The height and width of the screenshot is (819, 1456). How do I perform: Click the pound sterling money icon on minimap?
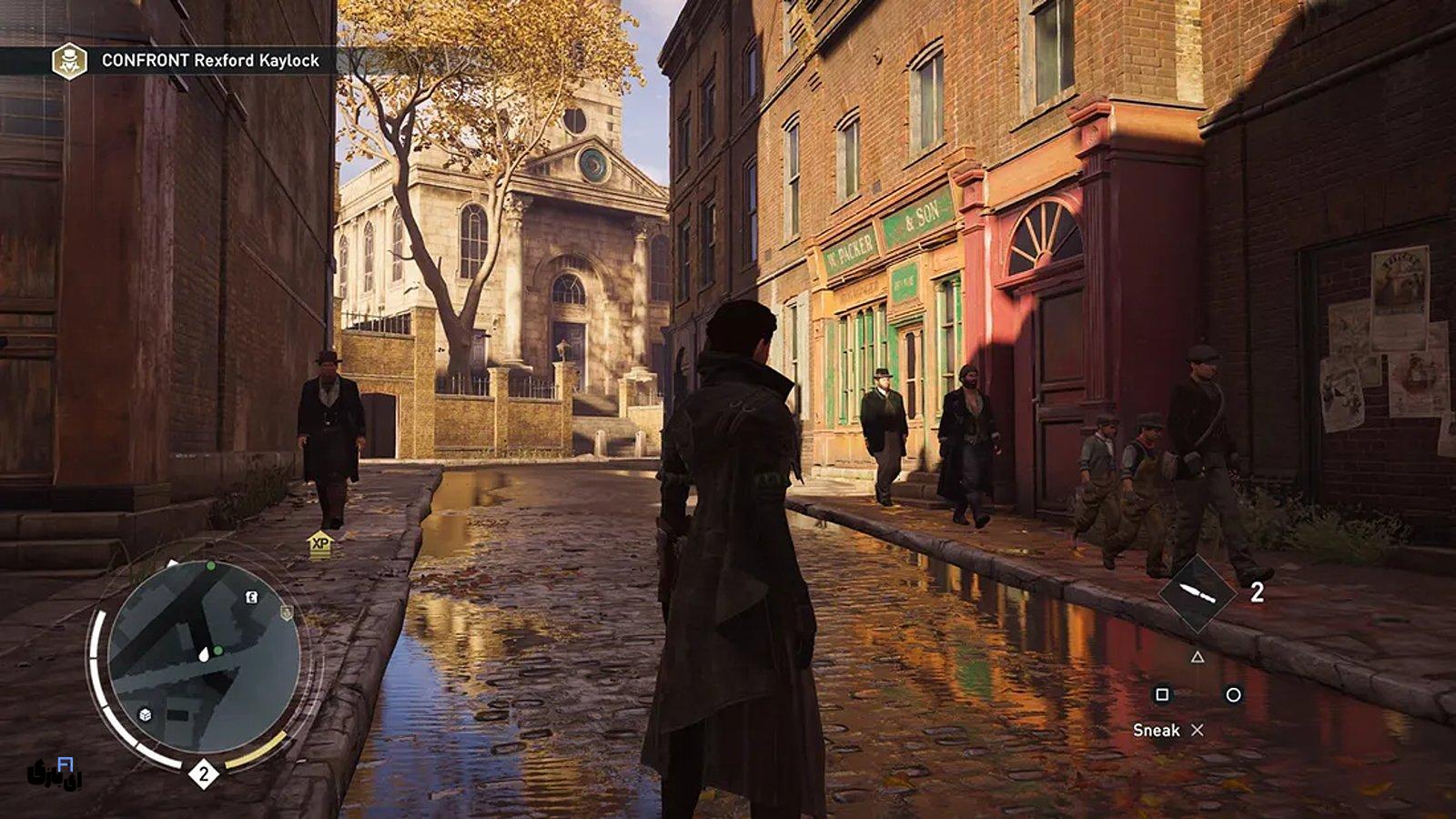click(x=250, y=597)
